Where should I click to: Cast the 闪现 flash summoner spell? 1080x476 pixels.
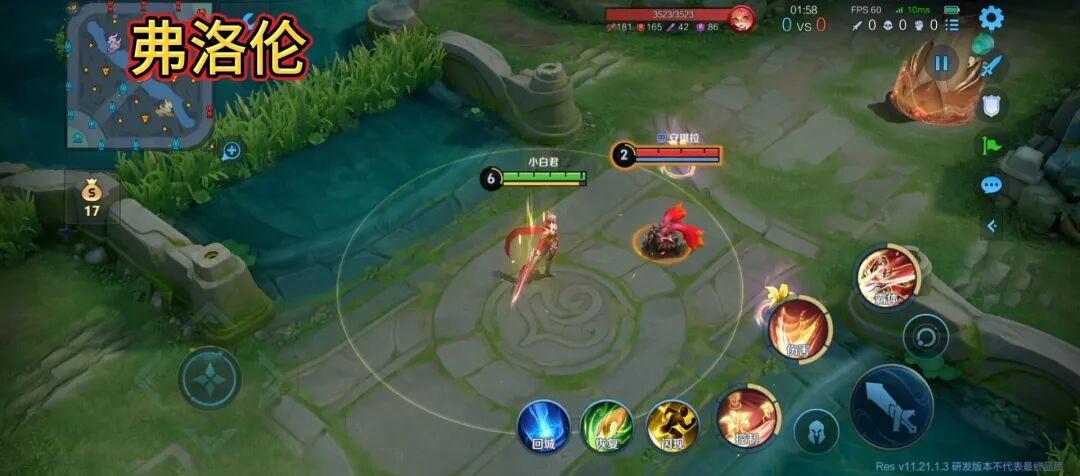click(672, 425)
